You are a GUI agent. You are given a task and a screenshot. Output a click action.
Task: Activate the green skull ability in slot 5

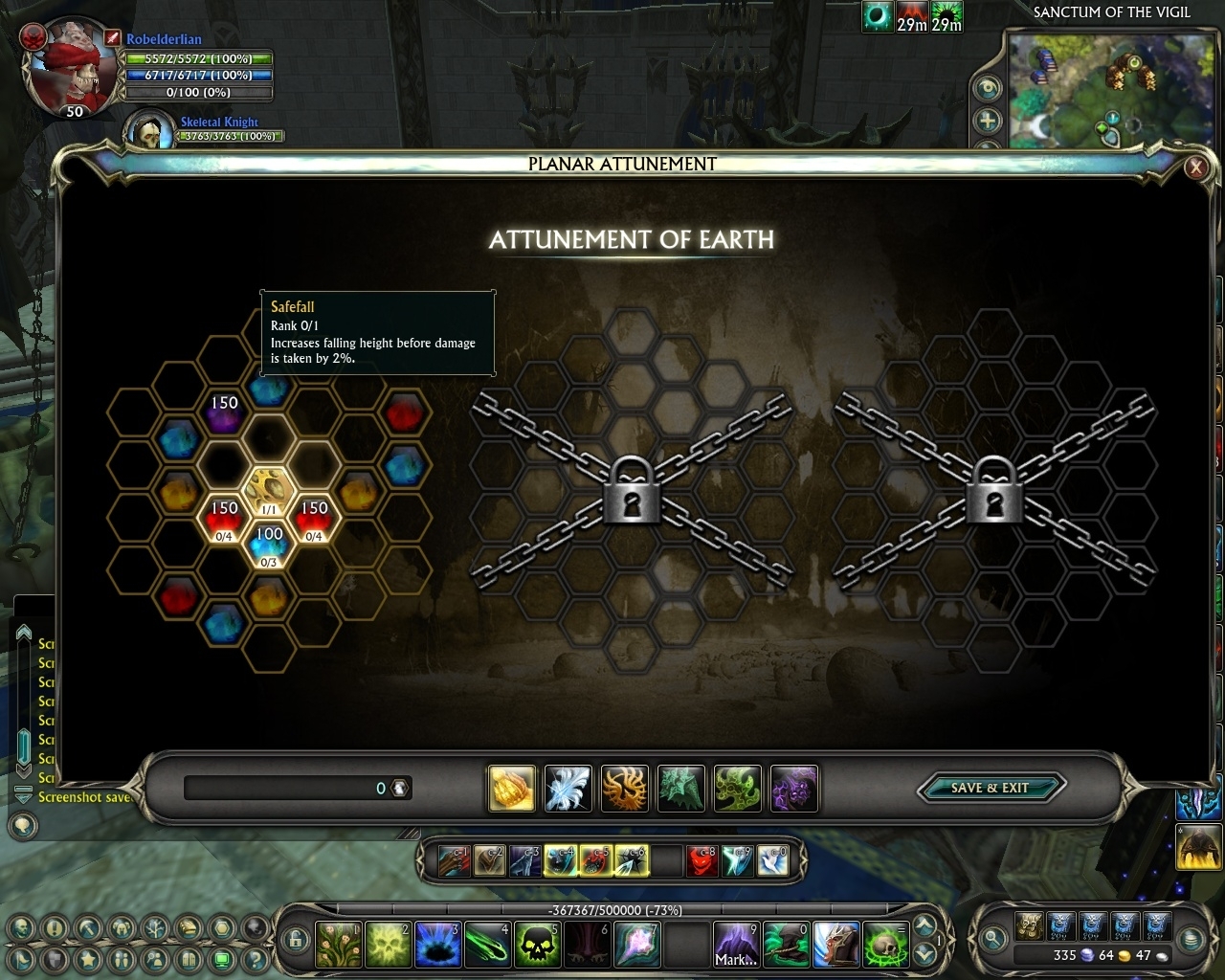[x=538, y=945]
